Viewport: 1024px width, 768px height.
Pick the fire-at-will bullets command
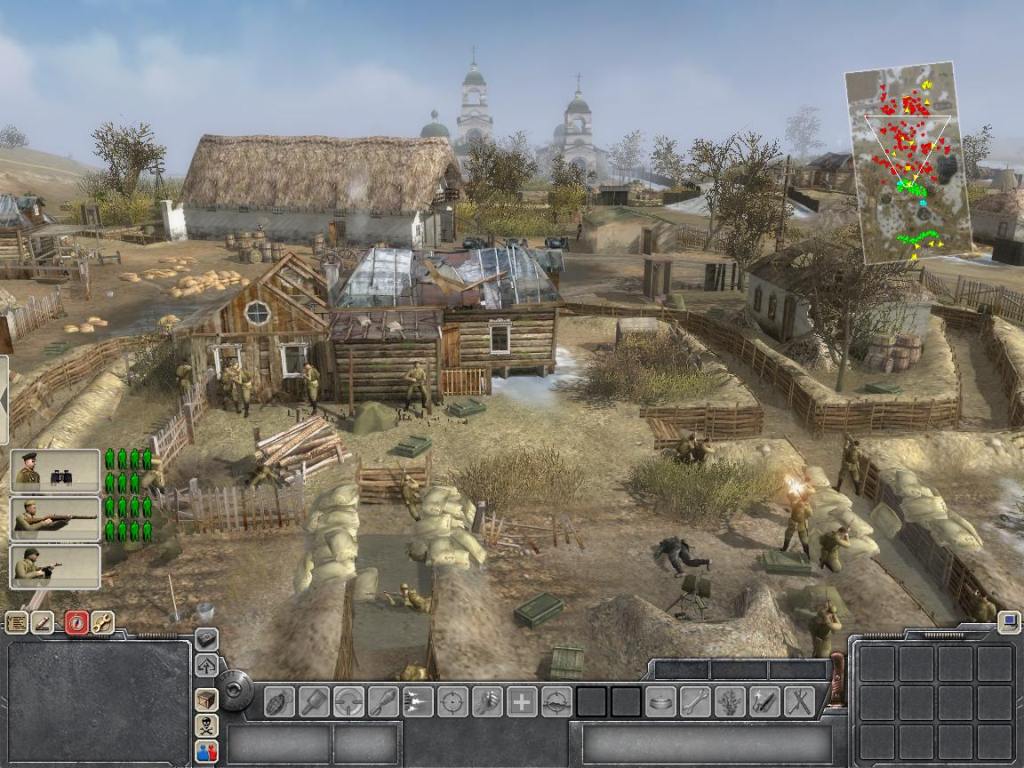coord(418,701)
